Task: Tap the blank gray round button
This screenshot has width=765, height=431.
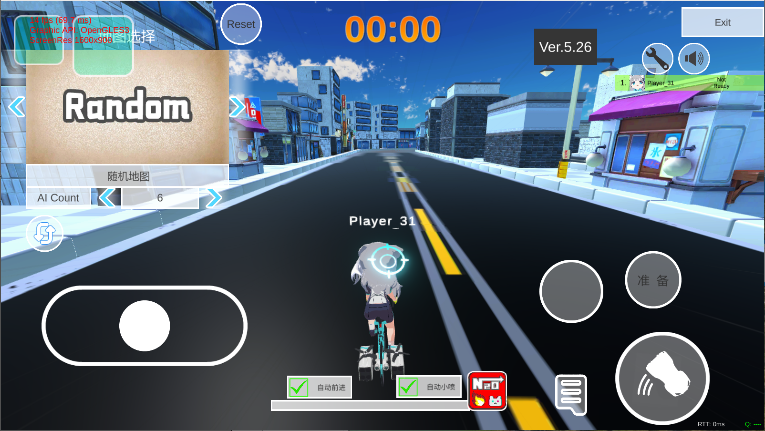Action: point(571,291)
